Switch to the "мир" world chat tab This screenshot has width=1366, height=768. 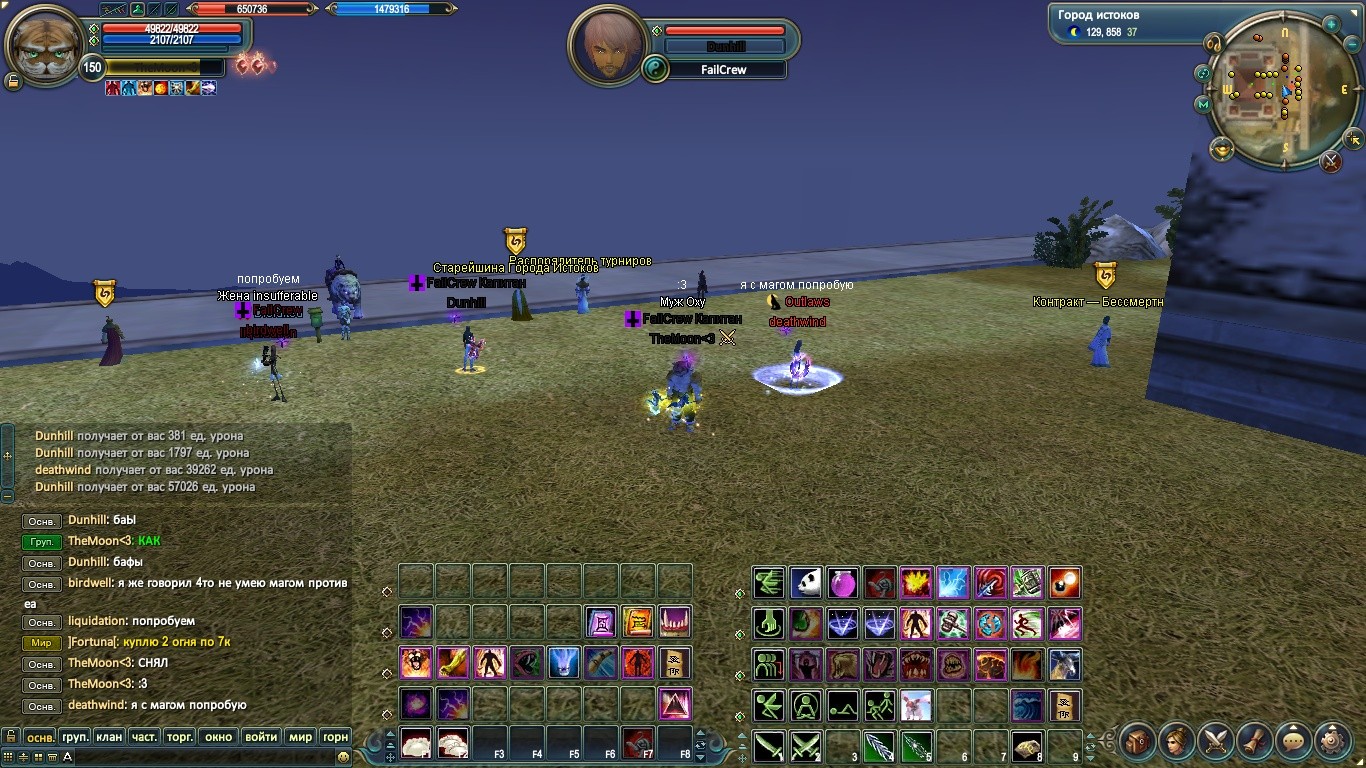(300, 737)
